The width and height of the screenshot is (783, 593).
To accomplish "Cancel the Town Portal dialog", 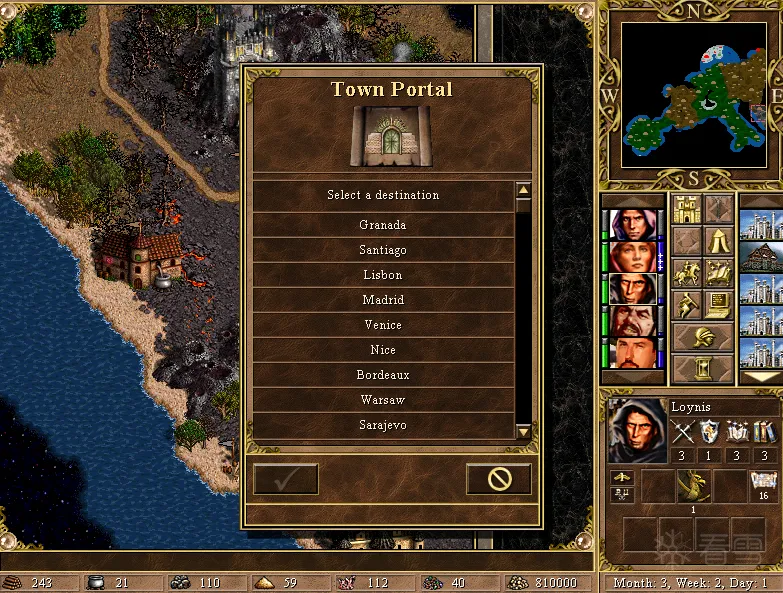I will [499, 479].
